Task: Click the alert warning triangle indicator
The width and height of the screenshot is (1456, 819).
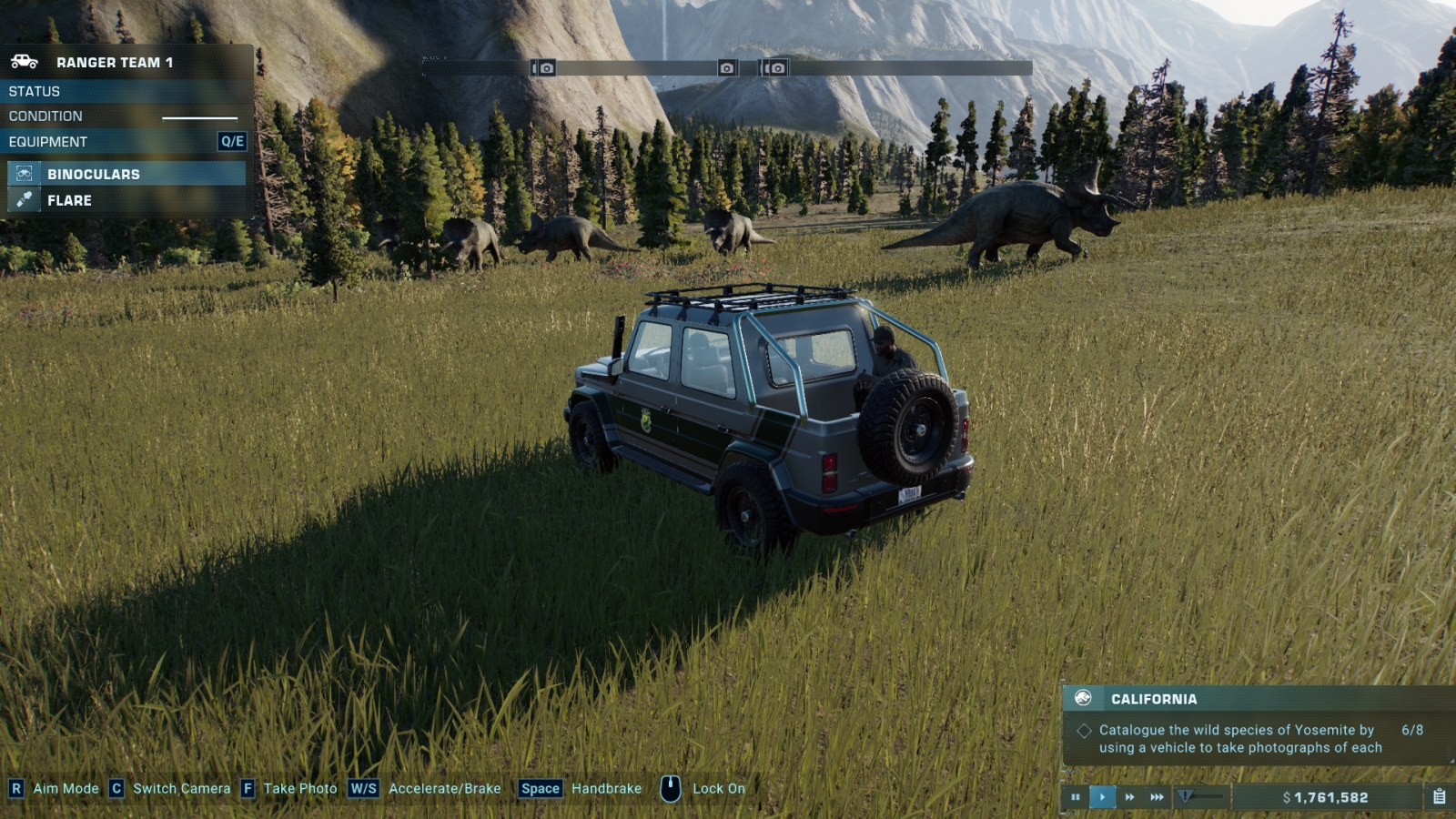Action: tap(1185, 797)
